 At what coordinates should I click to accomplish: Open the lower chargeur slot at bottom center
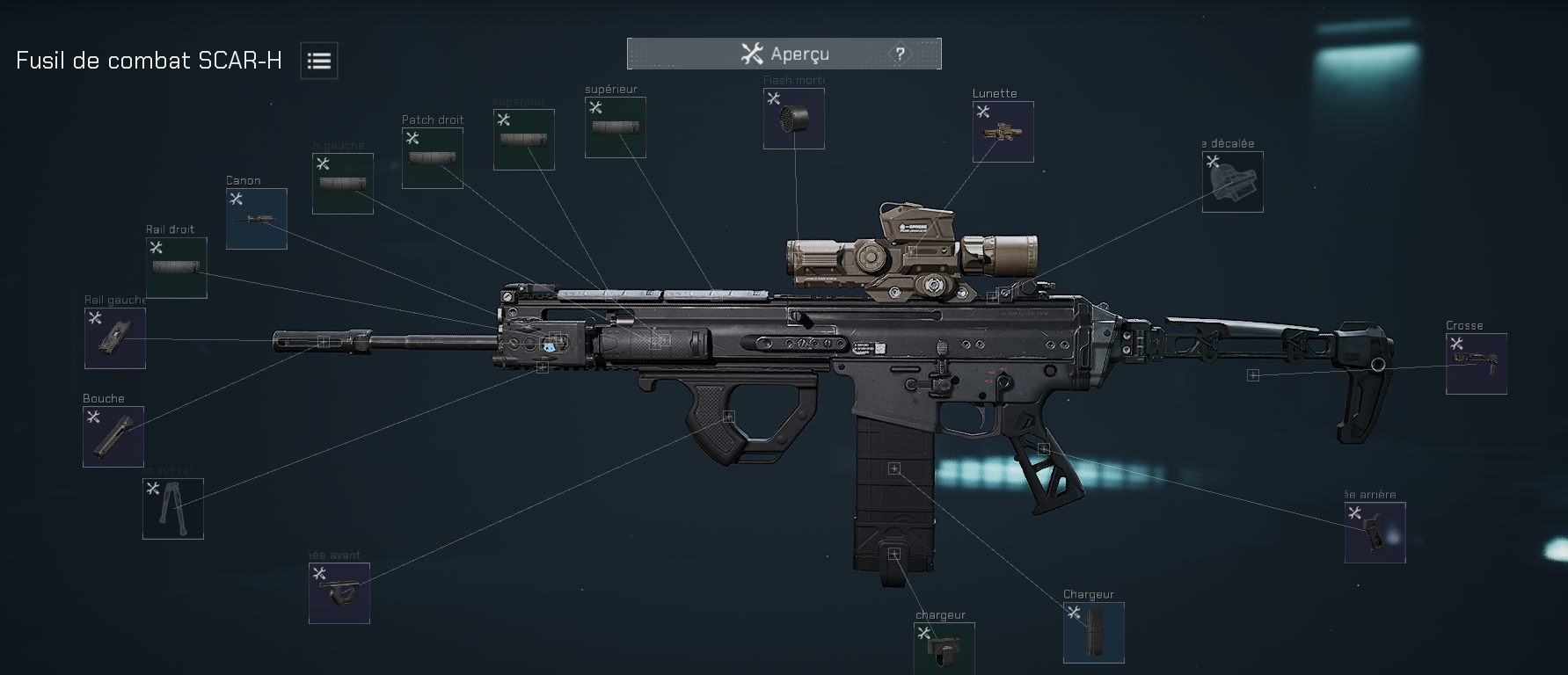[x=944, y=648]
